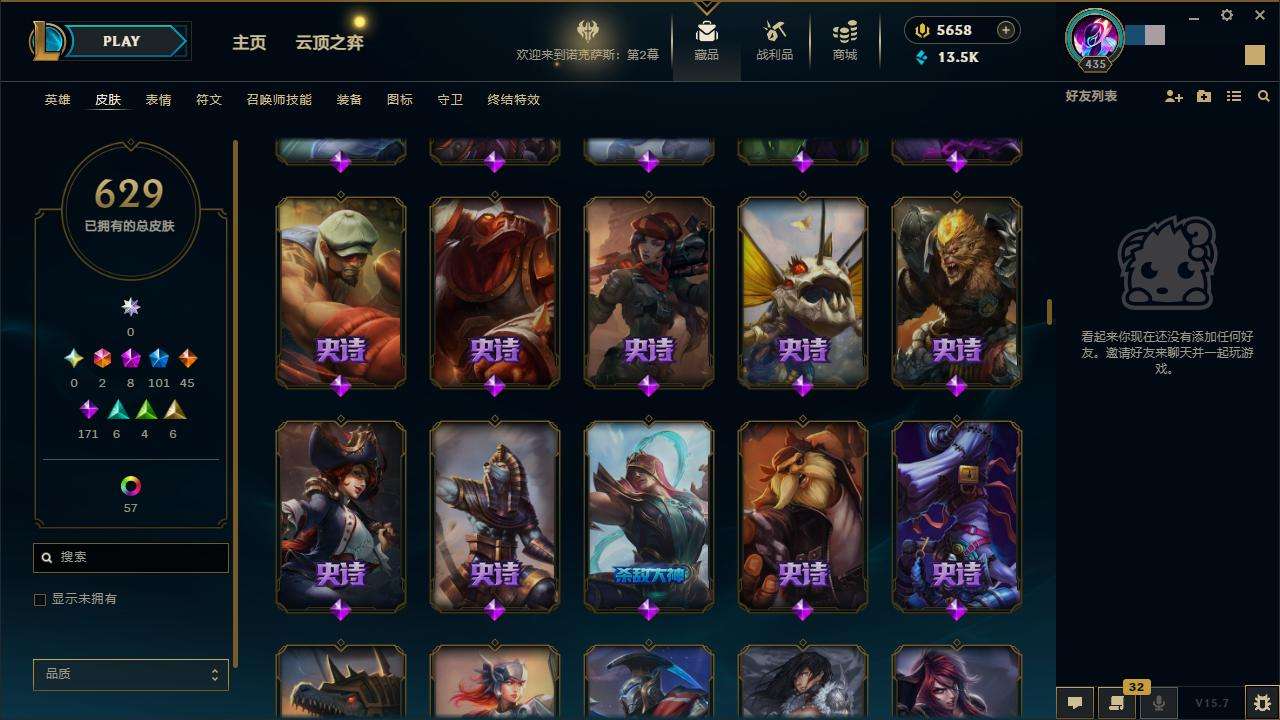This screenshot has width=1280, height=720.
Task: Open the 品质 sorting dropdown
Action: (131, 675)
